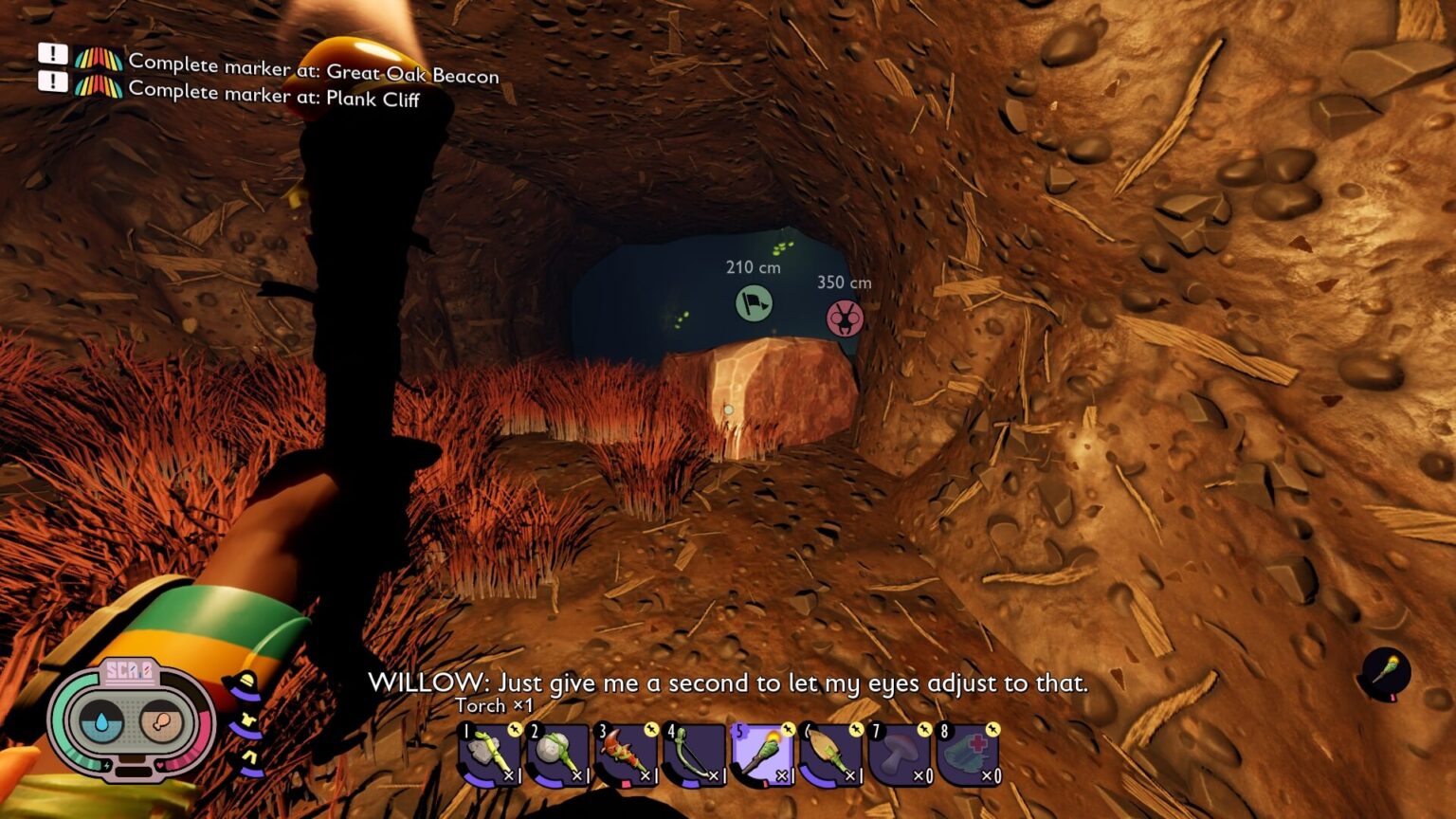Screen dimensions: 1456x819
Task: Toggle the pin on the Torch slot
Action: 787,731
